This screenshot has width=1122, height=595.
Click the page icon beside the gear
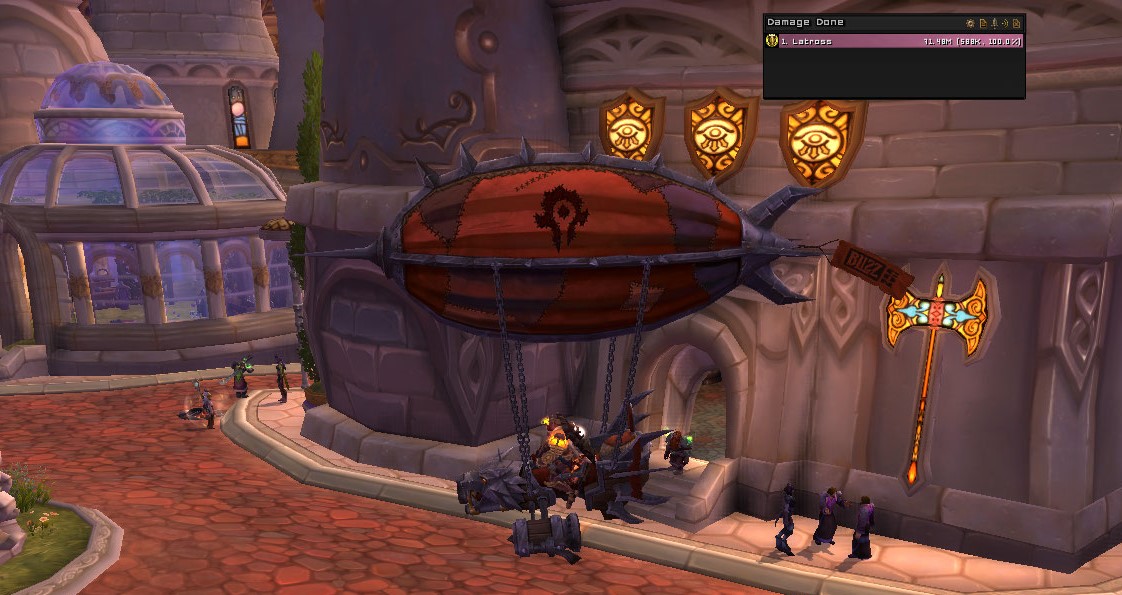click(982, 22)
